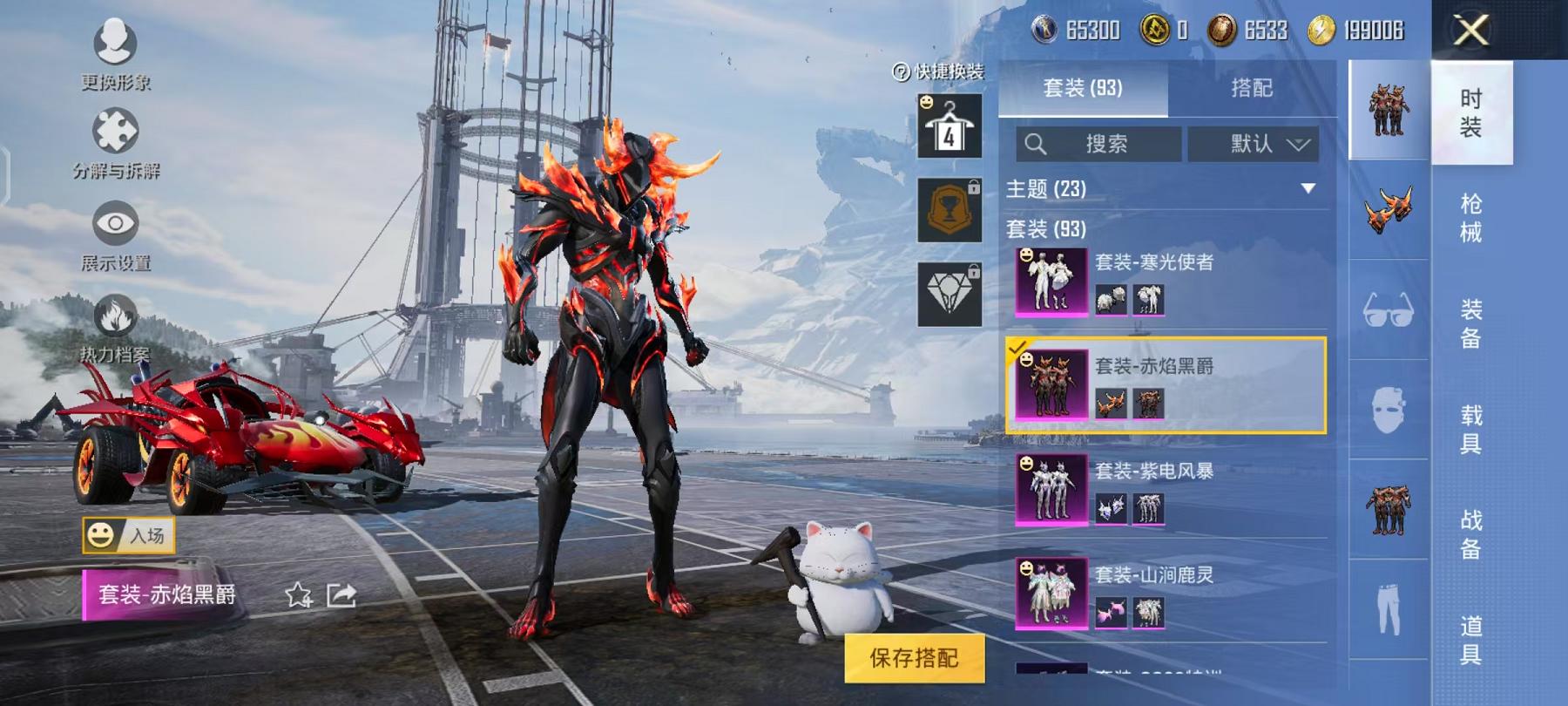Switch to the 载具 vehicles category

click(1470, 429)
